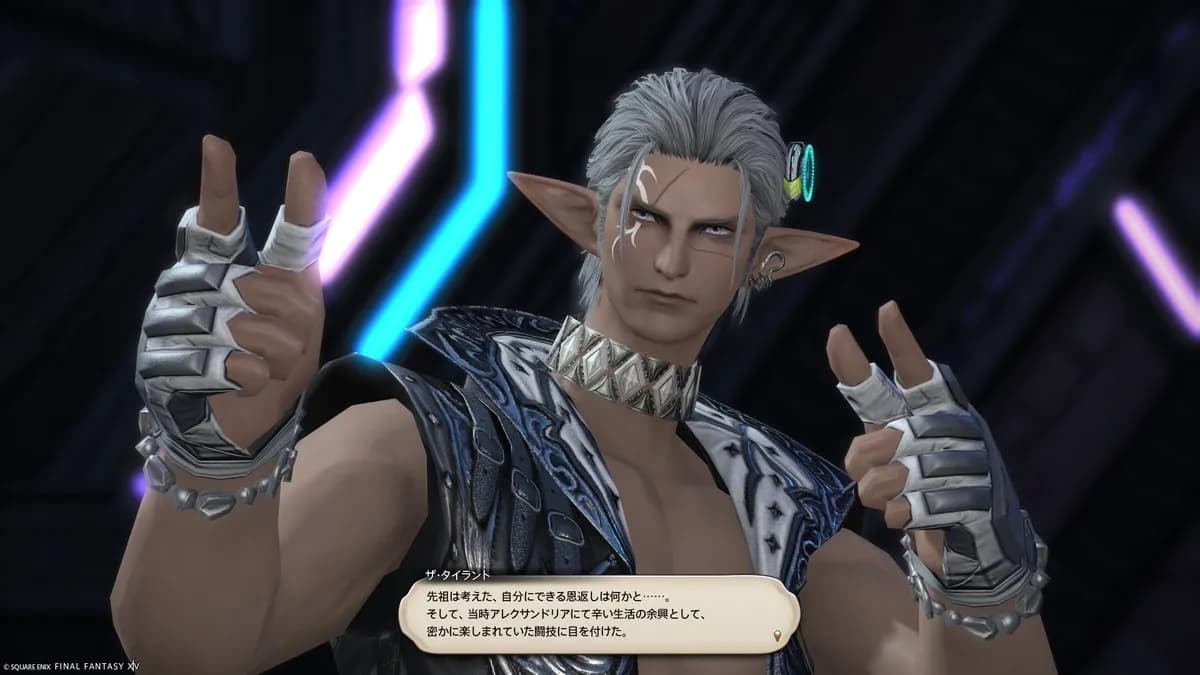
Task: Click The Tyrant's dialogue box to continue
Action: pyautogui.click(x=598, y=613)
